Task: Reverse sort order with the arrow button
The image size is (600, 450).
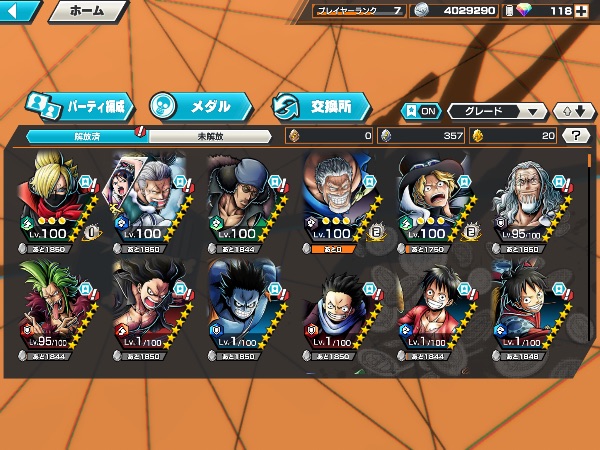Action: (570, 111)
